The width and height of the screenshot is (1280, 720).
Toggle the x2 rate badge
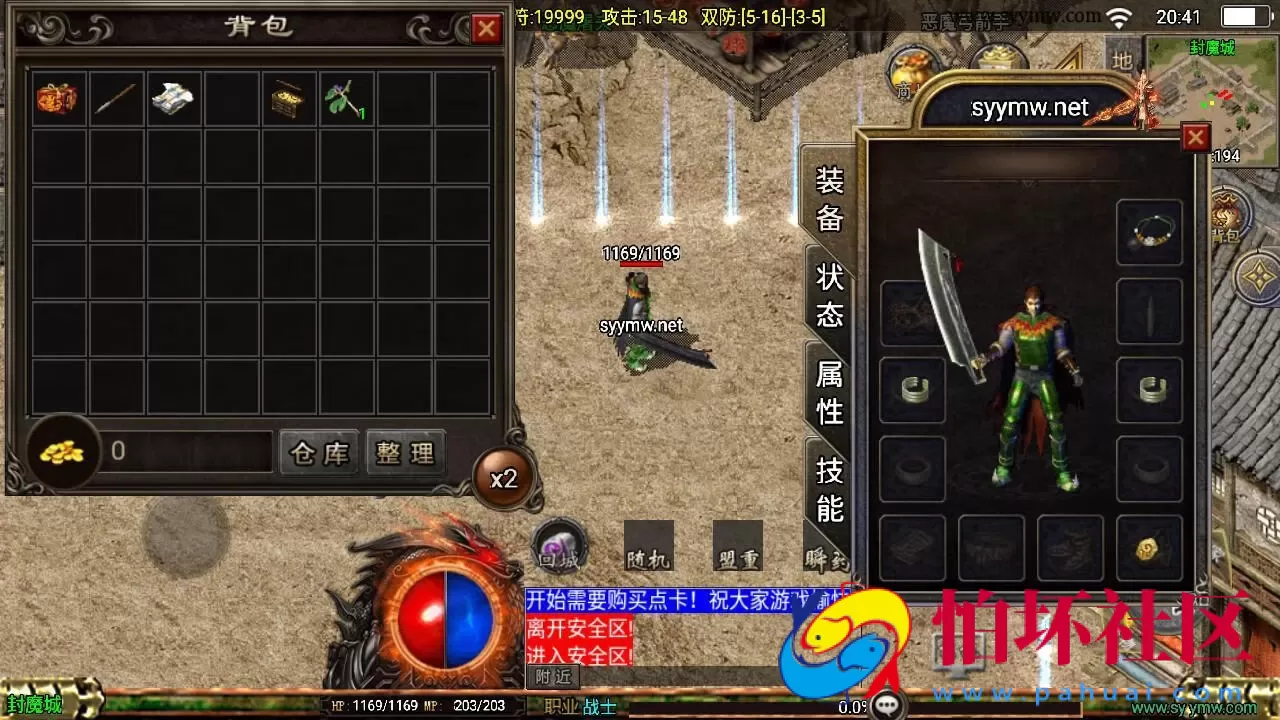pyautogui.click(x=504, y=478)
